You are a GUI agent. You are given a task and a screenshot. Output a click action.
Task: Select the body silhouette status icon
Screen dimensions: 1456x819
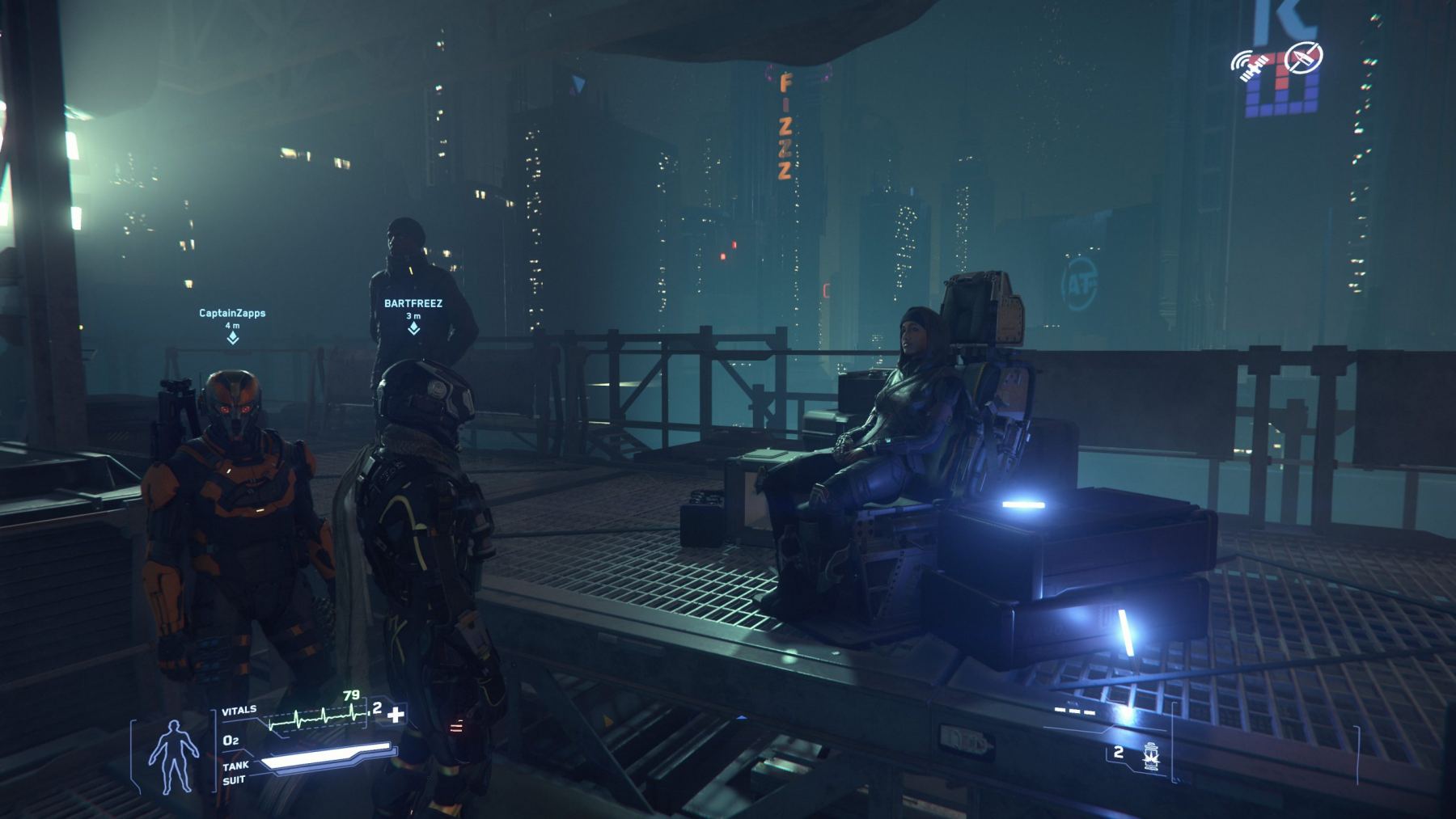click(x=173, y=756)
